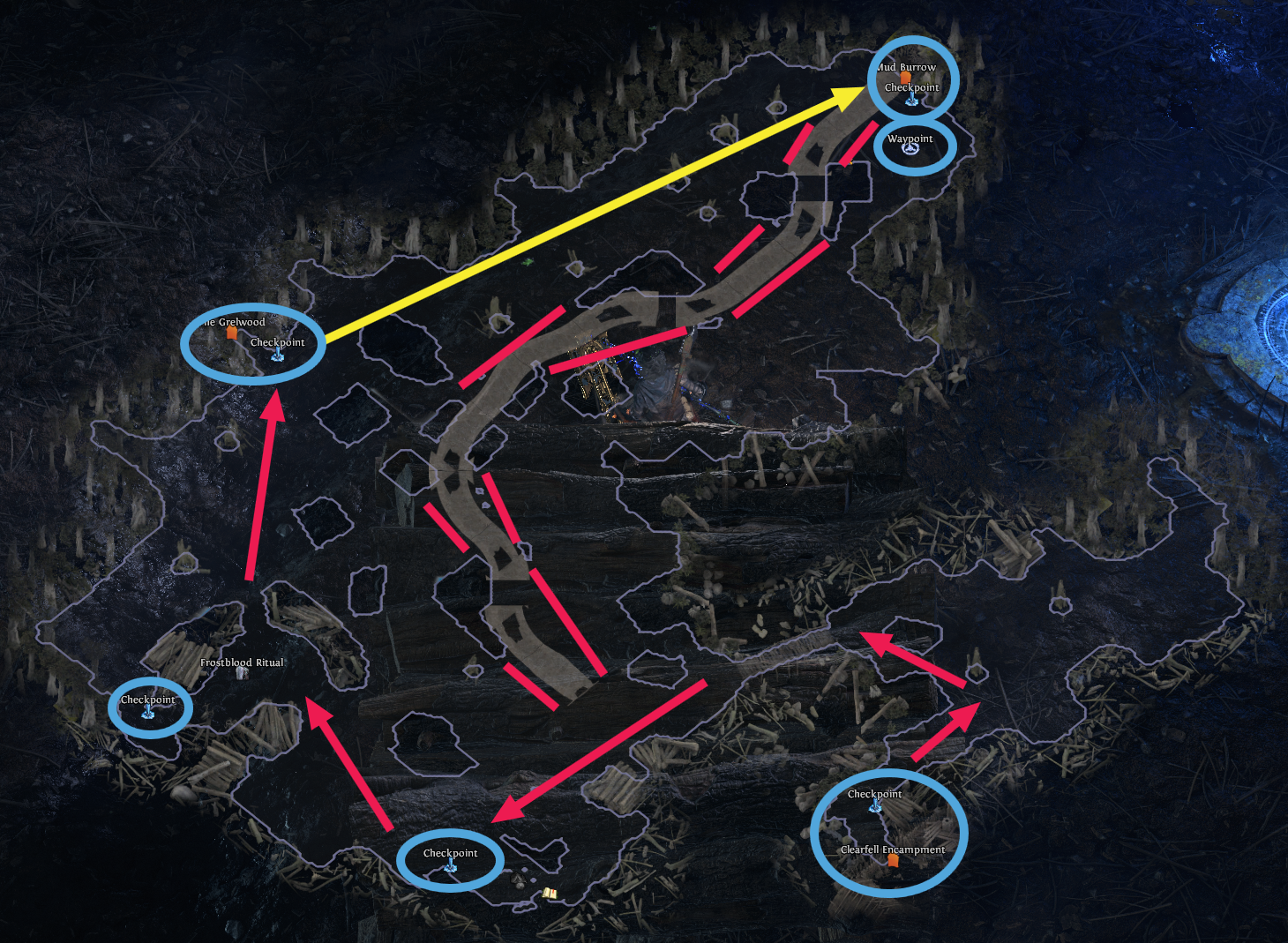
Task: Click the bottom Checkpoint label near the road's end
Action: coord(450,853)
